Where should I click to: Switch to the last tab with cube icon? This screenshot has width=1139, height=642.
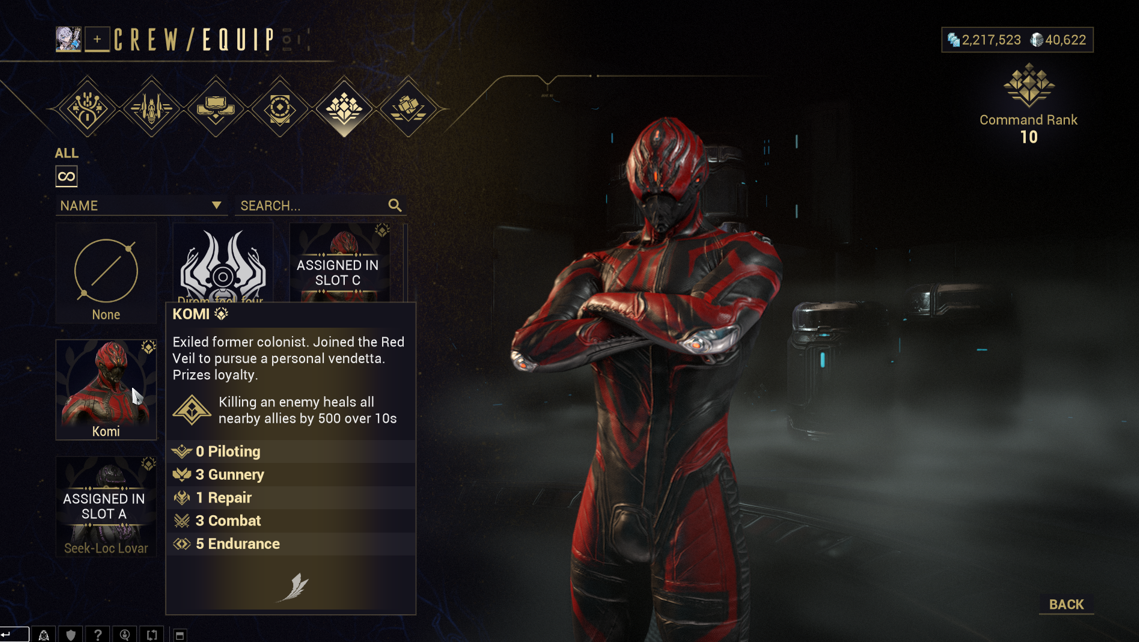click(408, 108)
